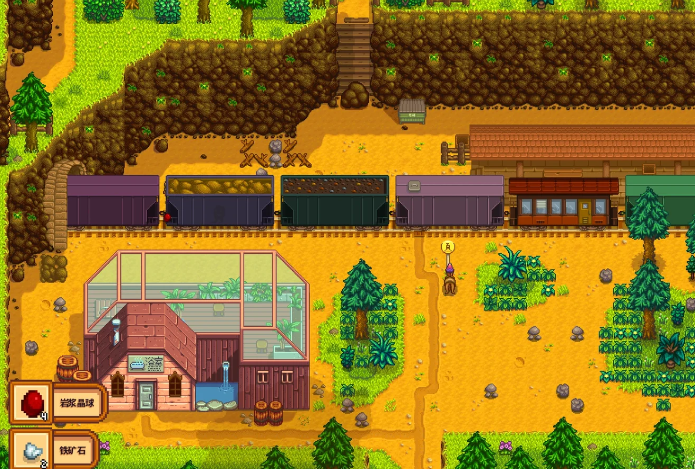Click the 岩浆晶球 magma geode pickup notification
The height and width of the screenshot is (469, 695).
(x=57, y=403)
